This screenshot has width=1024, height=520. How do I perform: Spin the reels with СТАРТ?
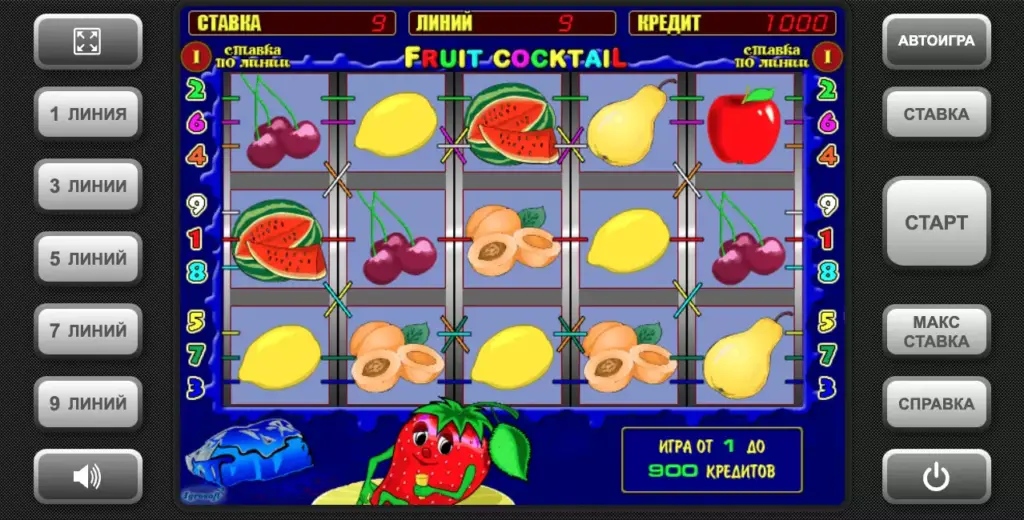[936, 222]
